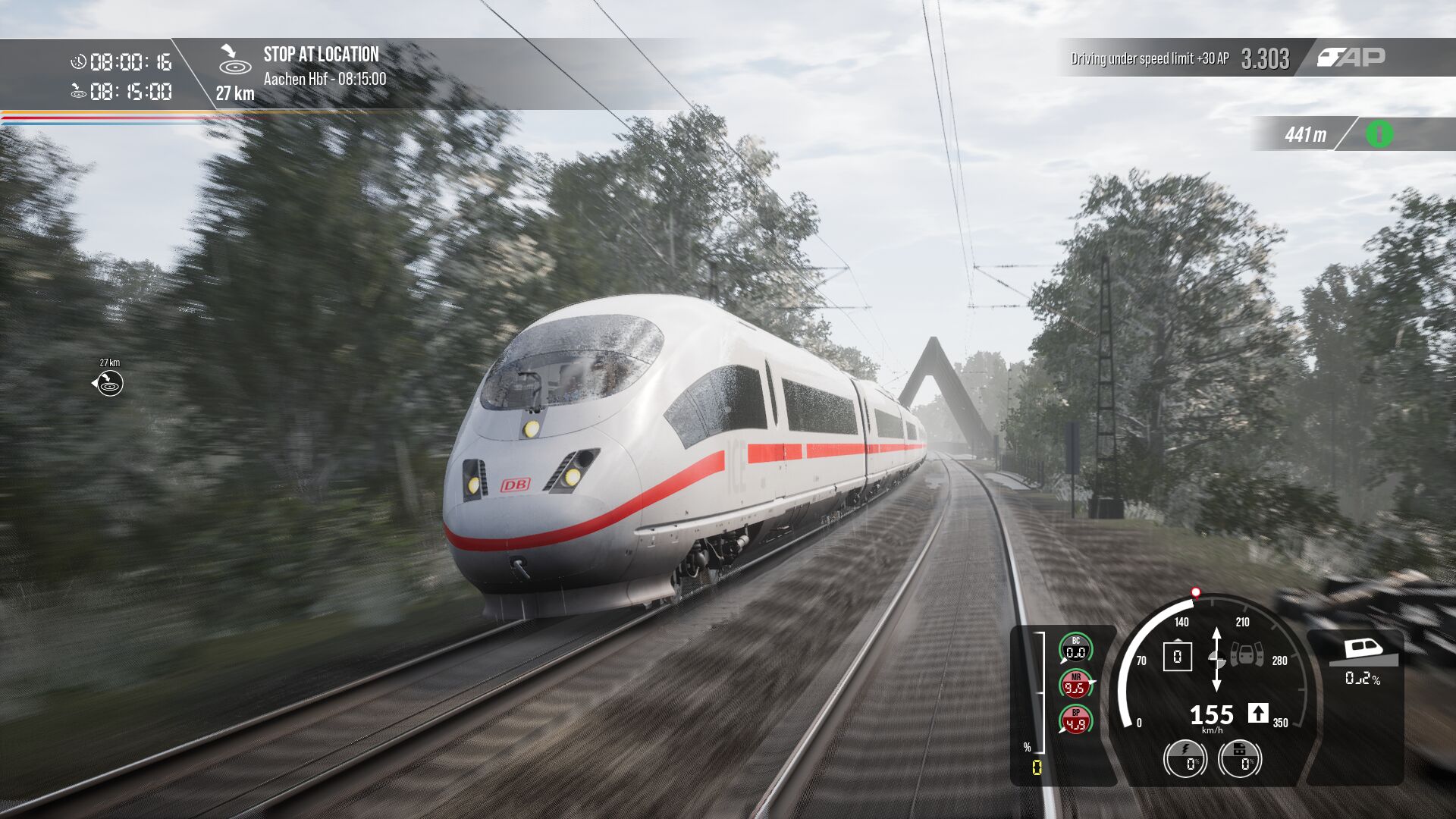Viewport: 1456px width, 819px height.
Task: Select the AP action points logo
Action: pyautogui.click(x=1351, y=57)
